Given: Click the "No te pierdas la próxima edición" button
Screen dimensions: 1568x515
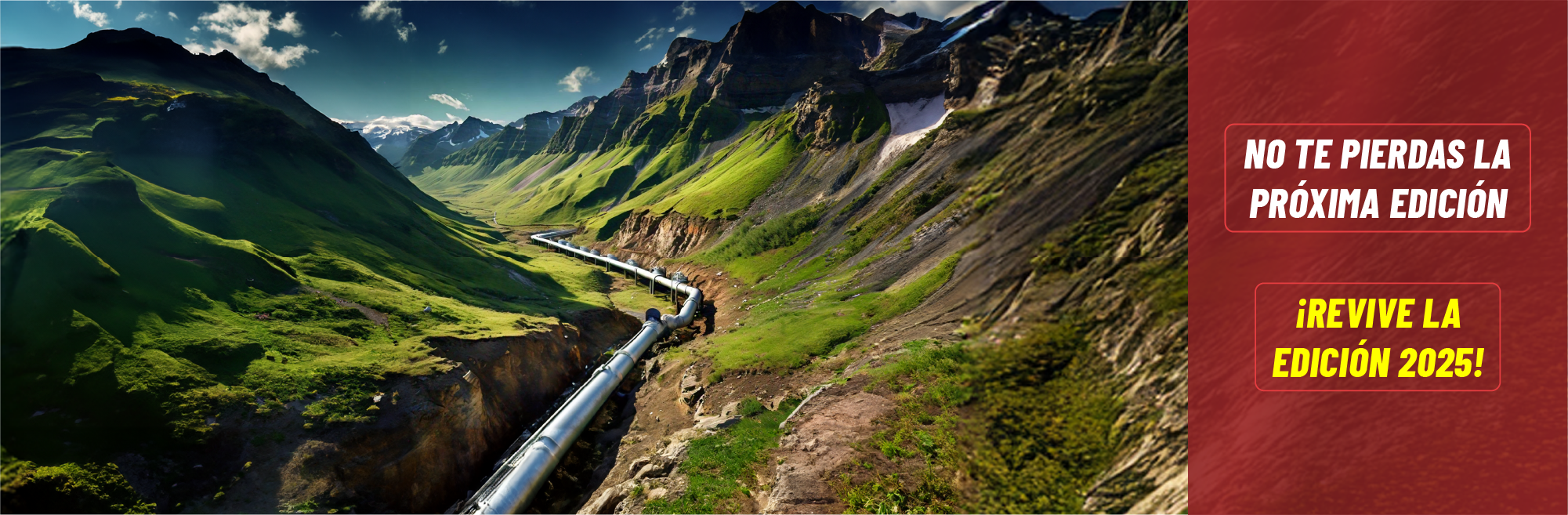Looking at the screenshot, I should click(1377, 178).
